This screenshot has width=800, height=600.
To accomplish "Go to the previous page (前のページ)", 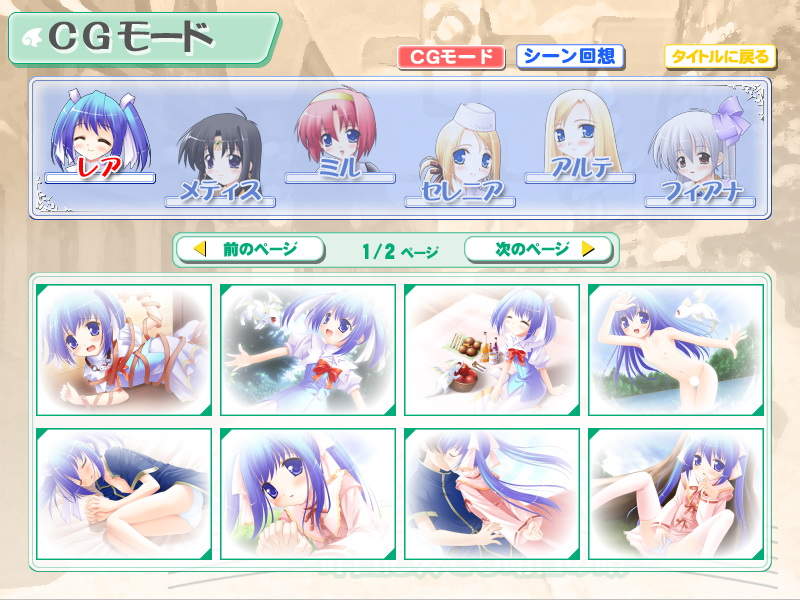I will (250, 249).
